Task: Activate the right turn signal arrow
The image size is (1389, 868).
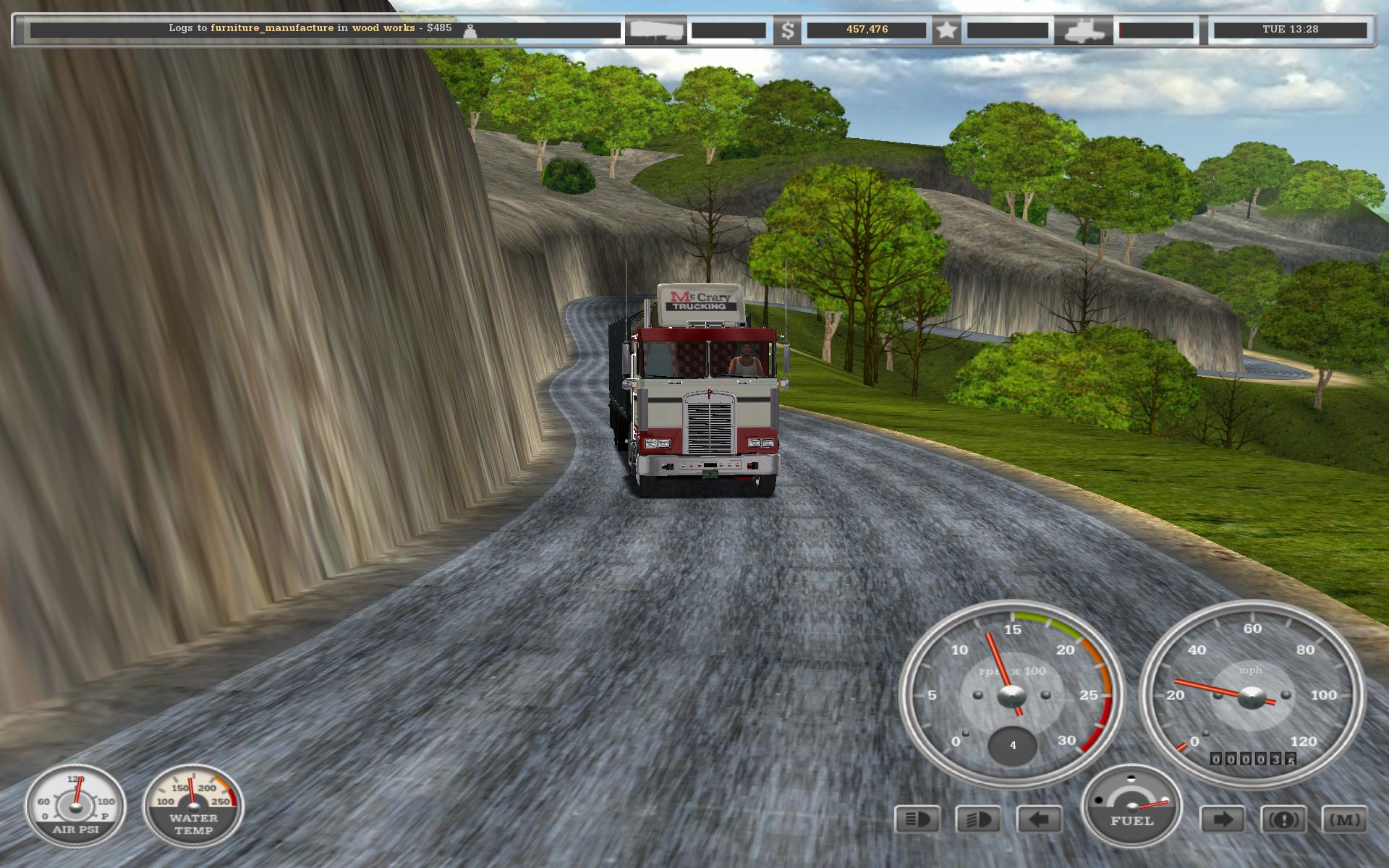Action: tap(1223, 820)
